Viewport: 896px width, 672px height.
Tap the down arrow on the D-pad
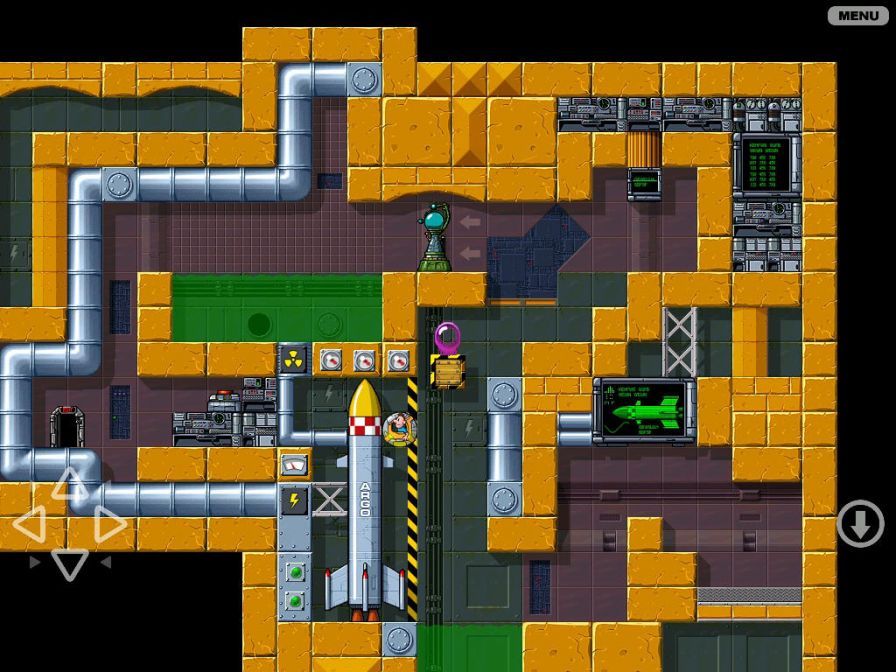coord(69,564)
